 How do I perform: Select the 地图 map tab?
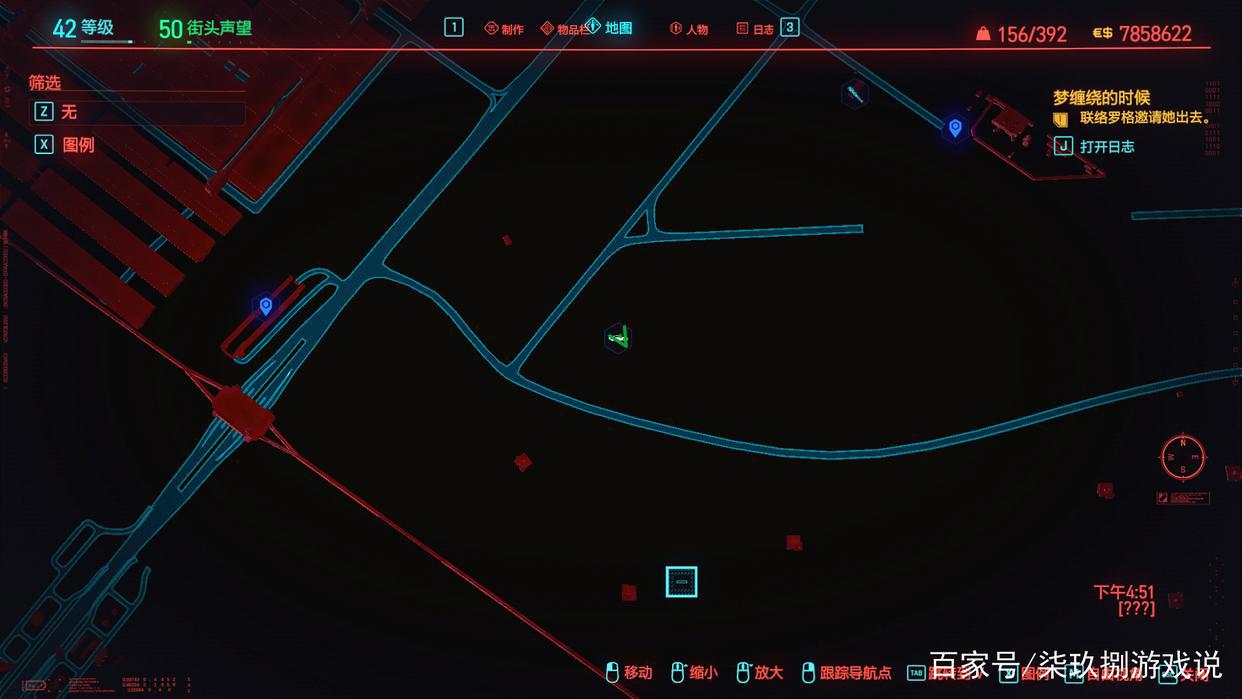tap(610, 27)
